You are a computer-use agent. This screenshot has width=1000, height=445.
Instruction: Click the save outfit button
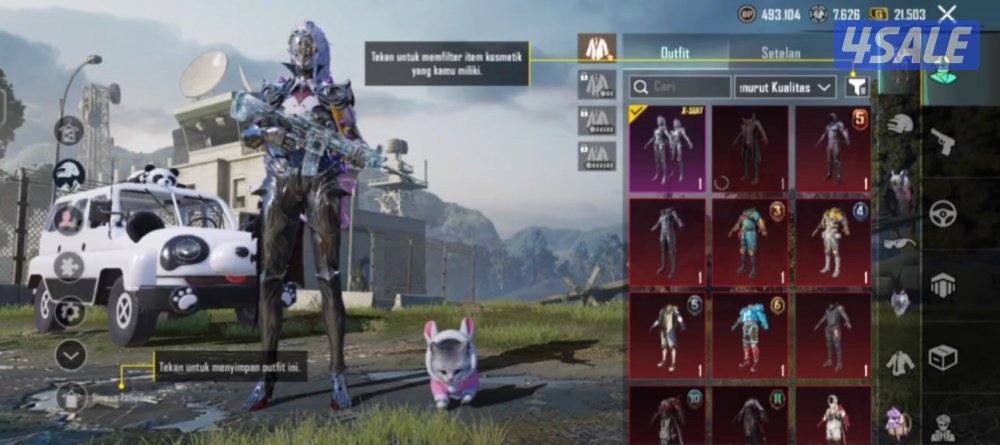coord(70,397)
